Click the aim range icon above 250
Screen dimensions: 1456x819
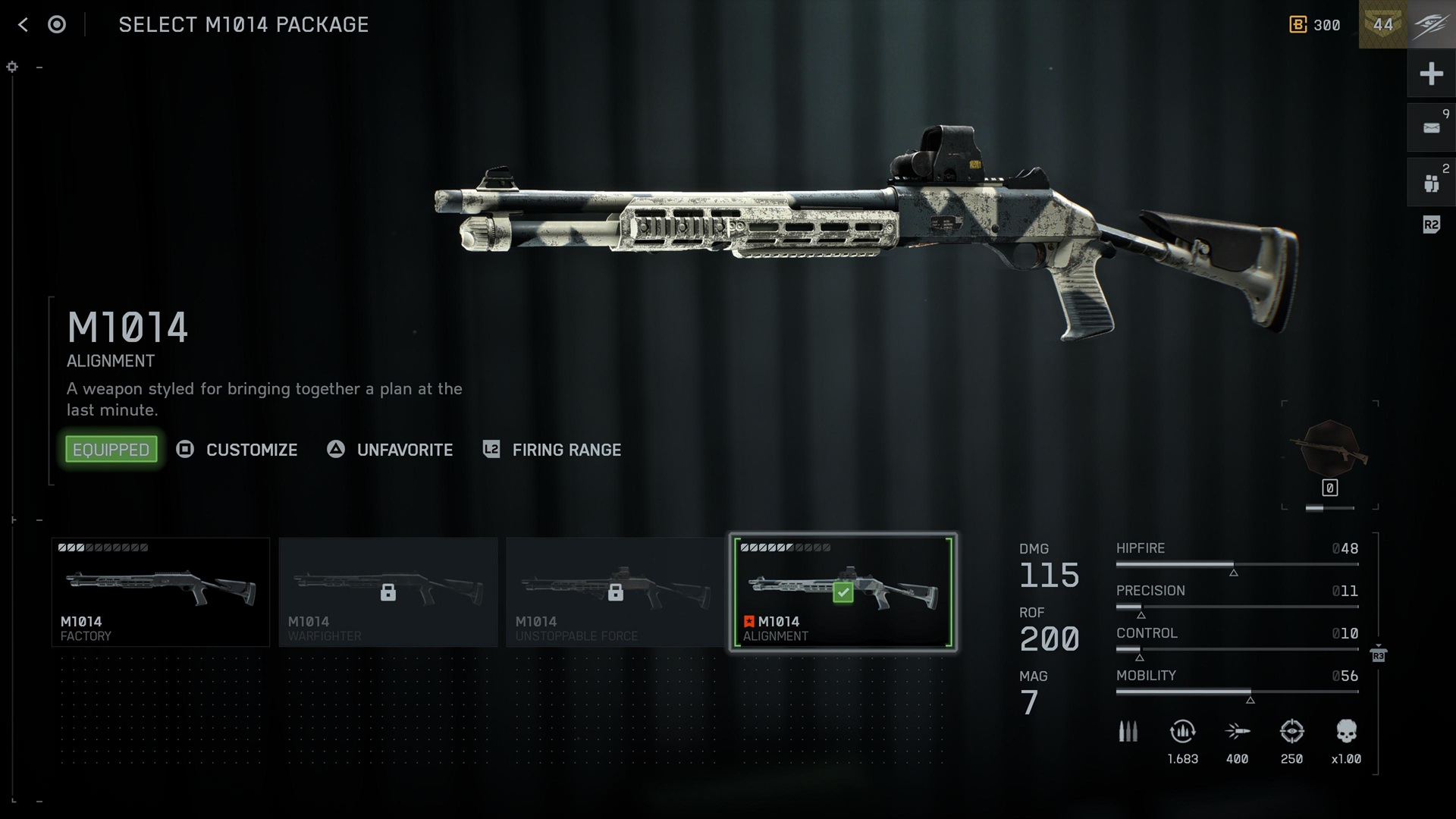[x=1293, y=733]
